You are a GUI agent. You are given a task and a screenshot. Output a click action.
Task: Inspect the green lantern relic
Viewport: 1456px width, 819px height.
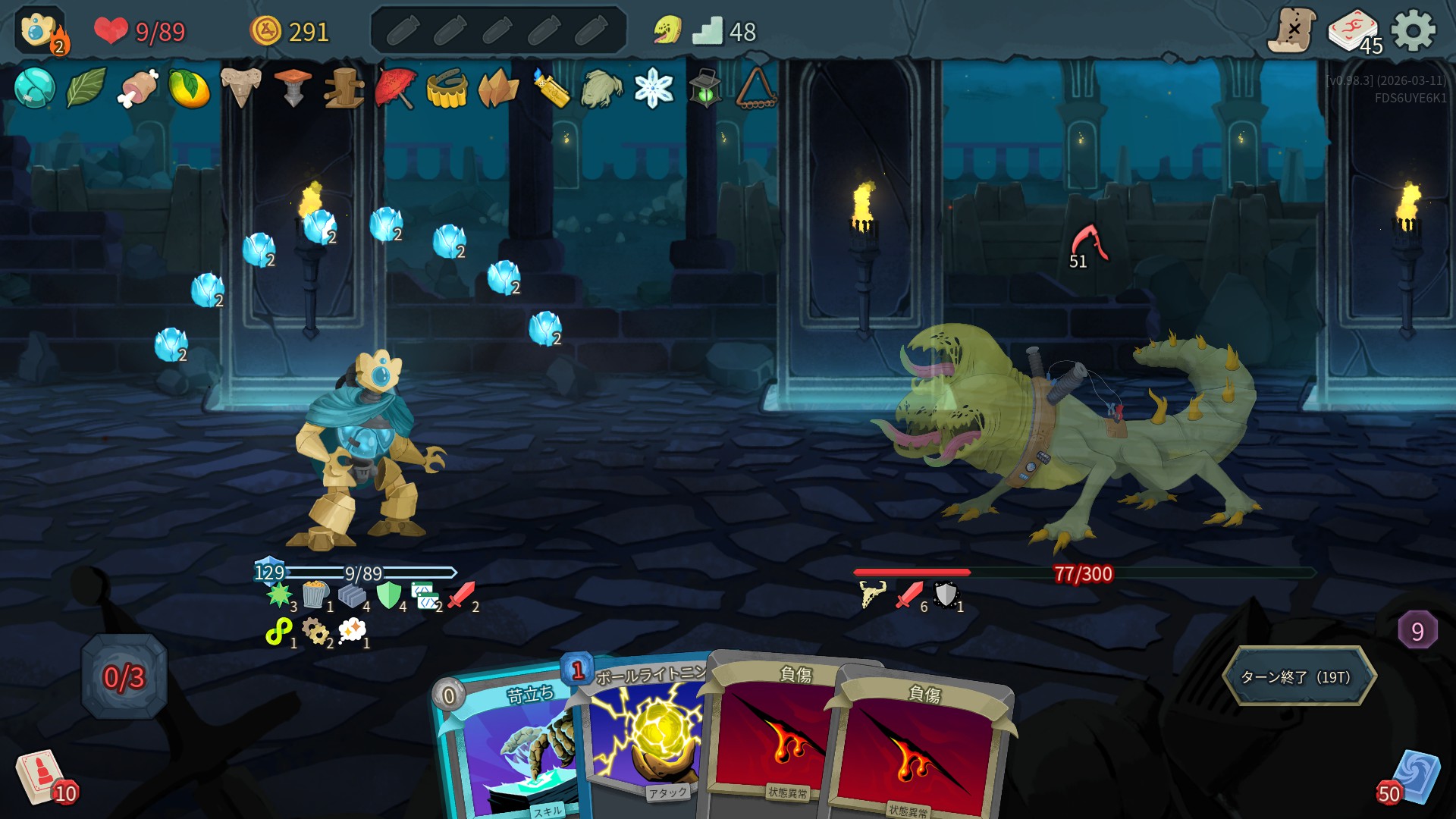(704, 88)
